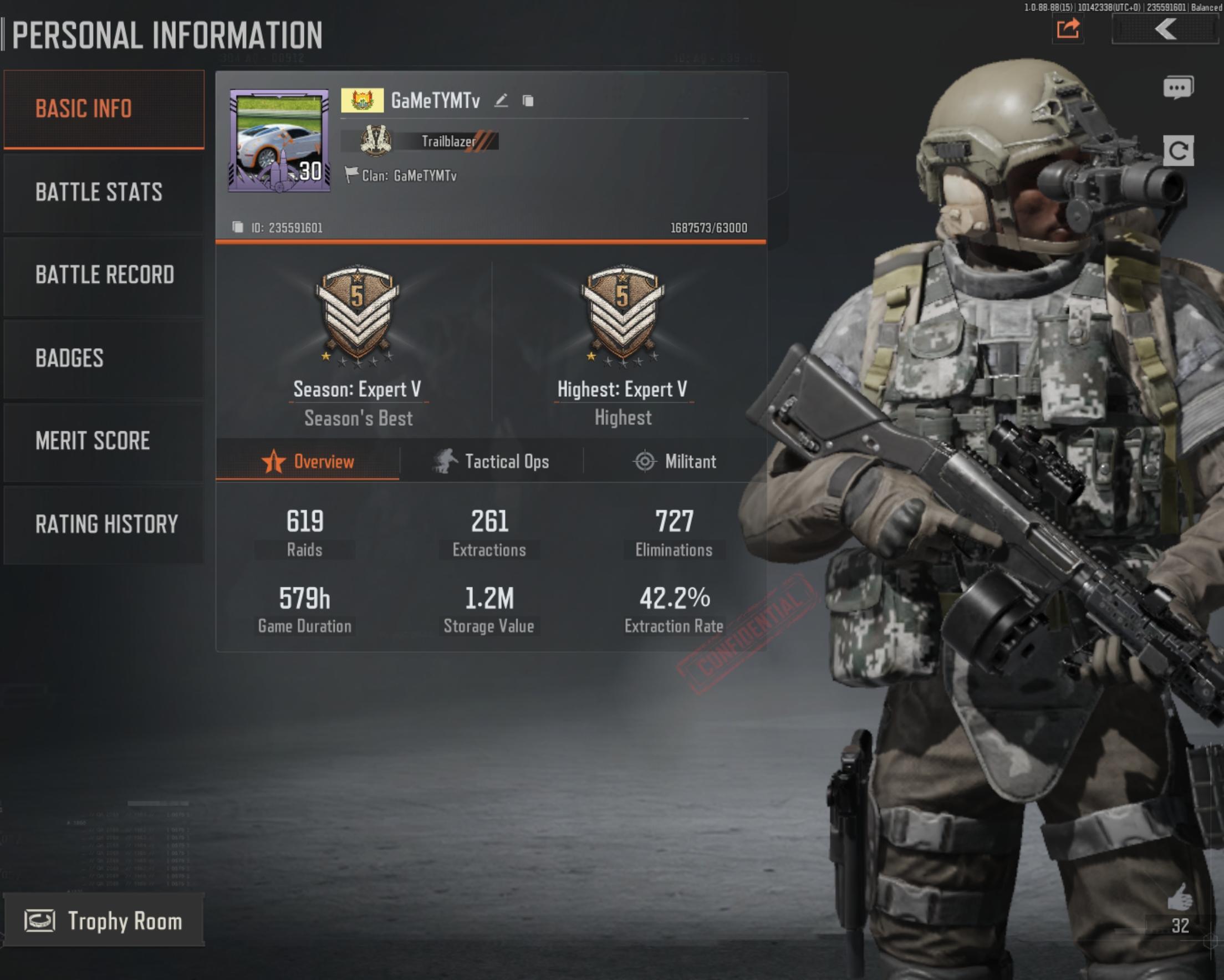Open the Basic Info section

tap(103, 109)
